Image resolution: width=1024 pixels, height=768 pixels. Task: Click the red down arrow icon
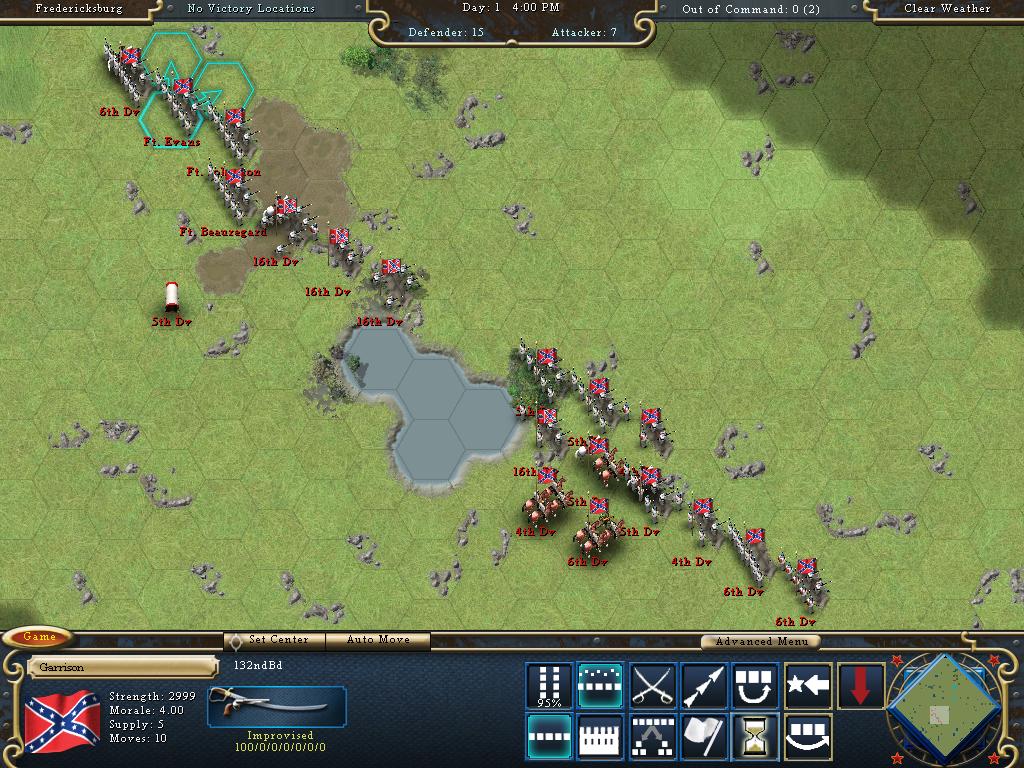pos(860,686)
